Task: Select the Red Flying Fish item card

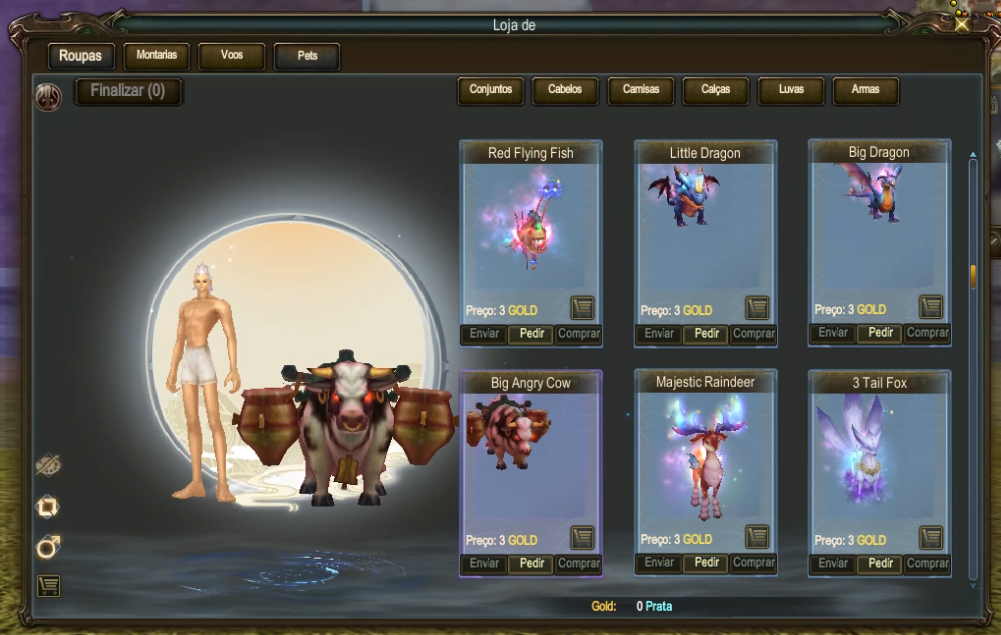Action: click(530, 230)
